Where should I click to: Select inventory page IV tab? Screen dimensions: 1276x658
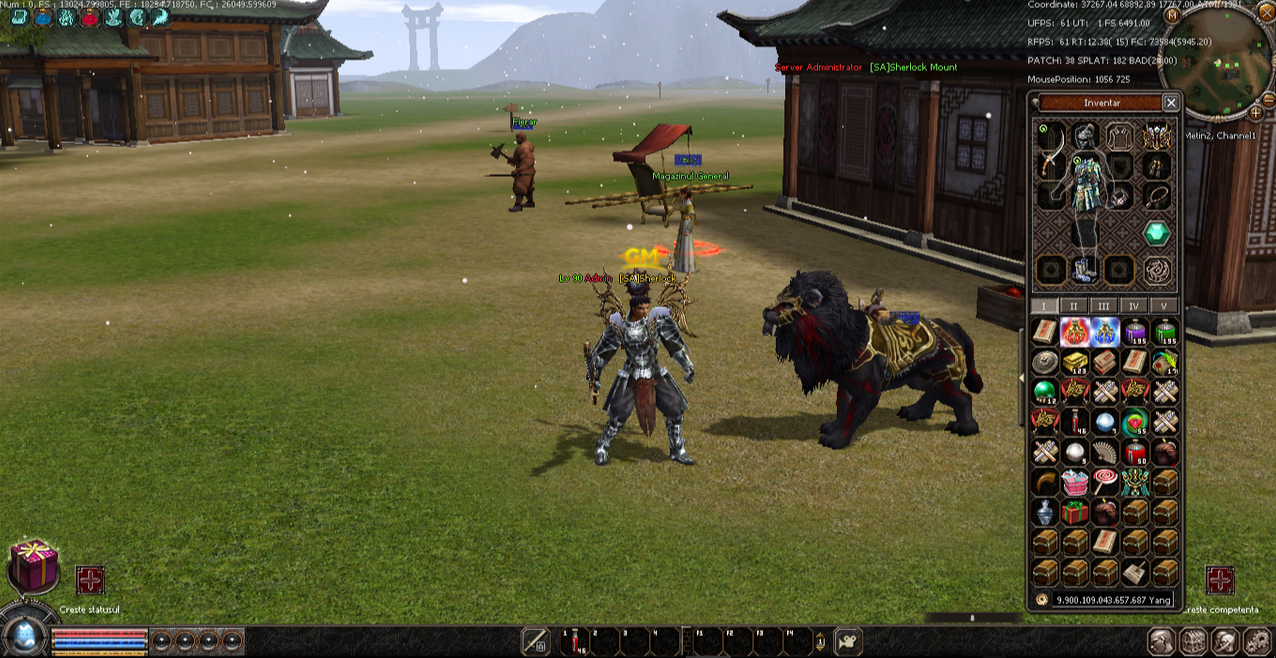(1134, 306)
